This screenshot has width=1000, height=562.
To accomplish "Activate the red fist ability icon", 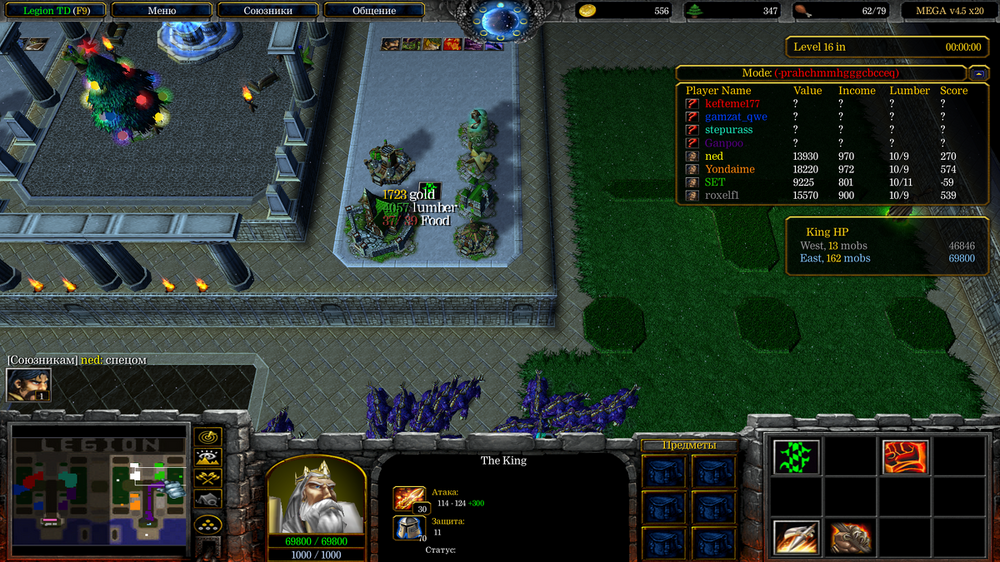I will pyautogui.click(x=904, y=457).
